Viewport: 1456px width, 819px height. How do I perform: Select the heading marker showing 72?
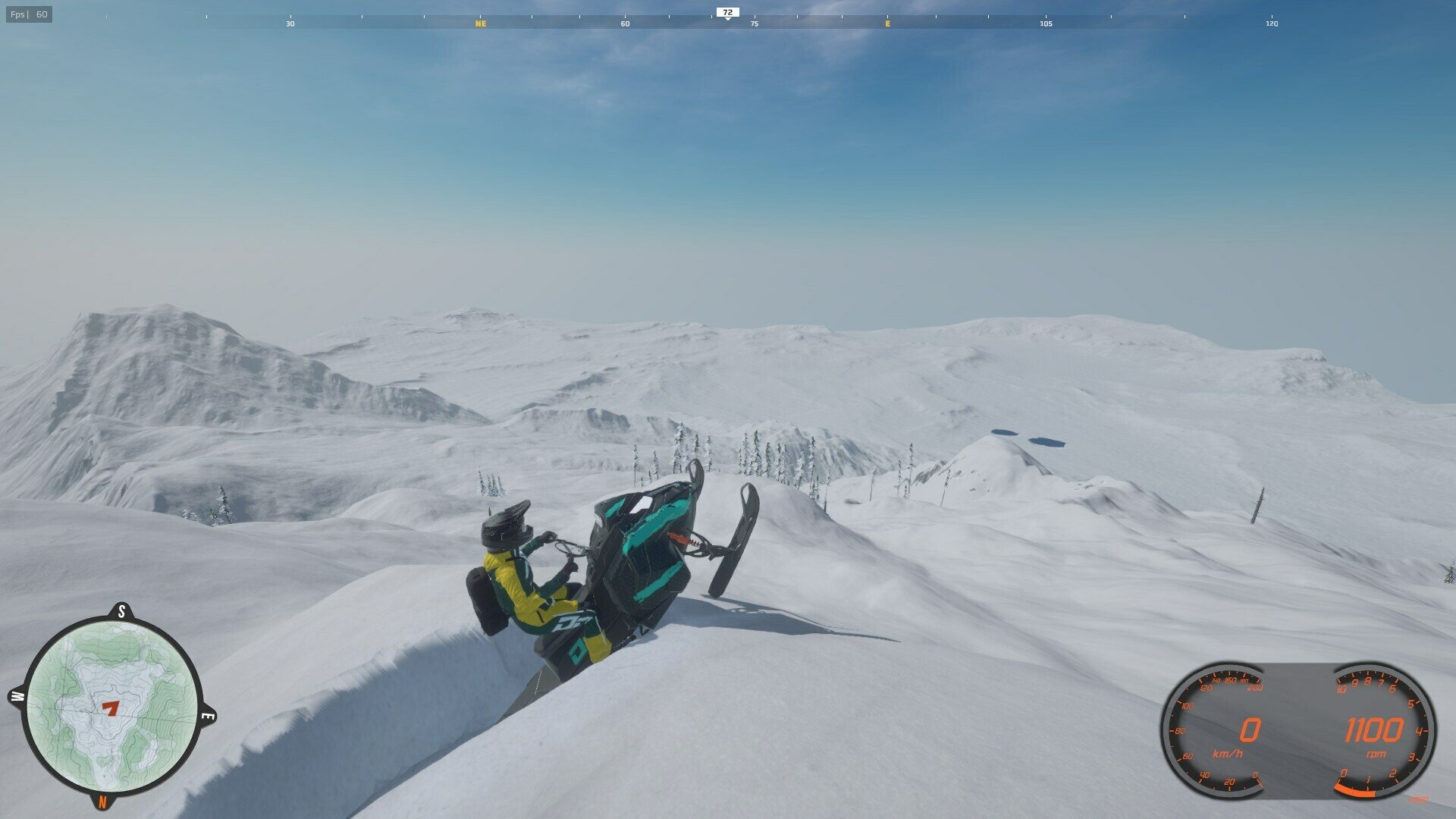pos(727,11)
